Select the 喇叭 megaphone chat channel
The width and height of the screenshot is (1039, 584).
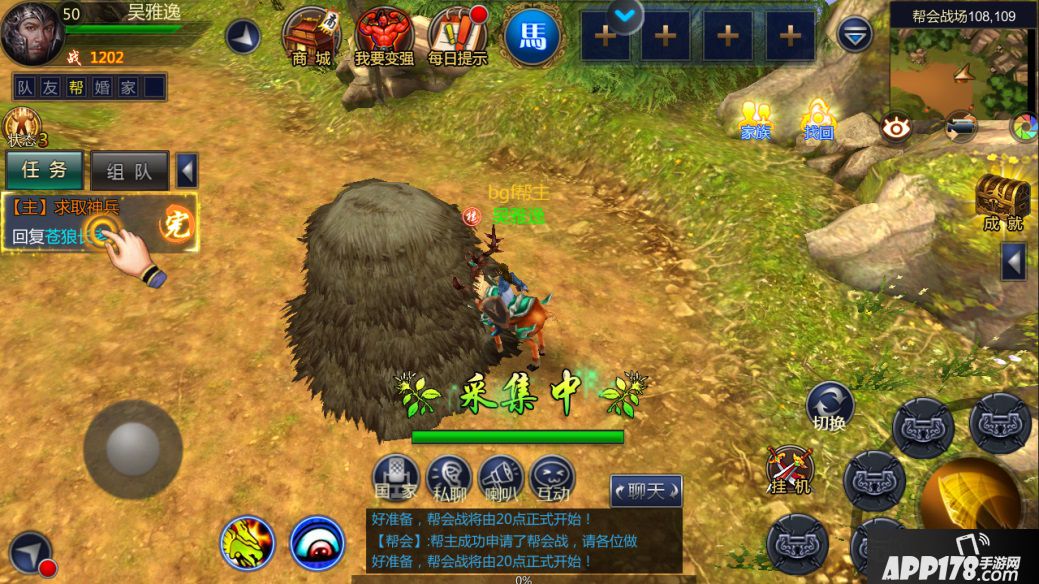tap(500, 478)
